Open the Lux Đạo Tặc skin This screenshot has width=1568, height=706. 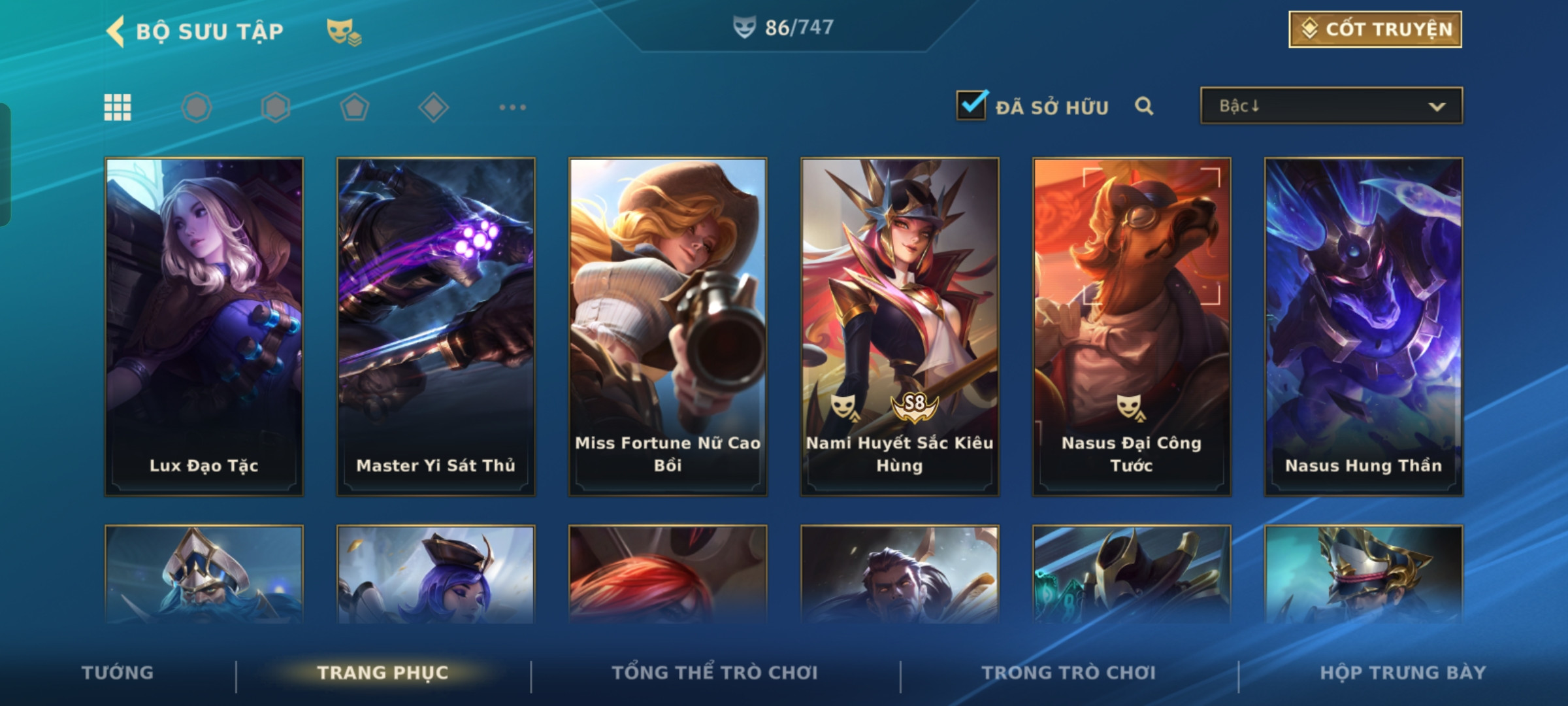coord(204,326)
